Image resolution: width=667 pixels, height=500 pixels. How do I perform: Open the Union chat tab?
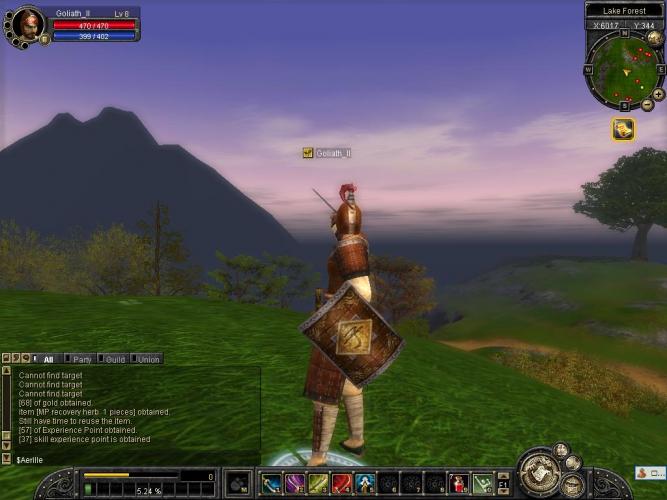[148, 359]
